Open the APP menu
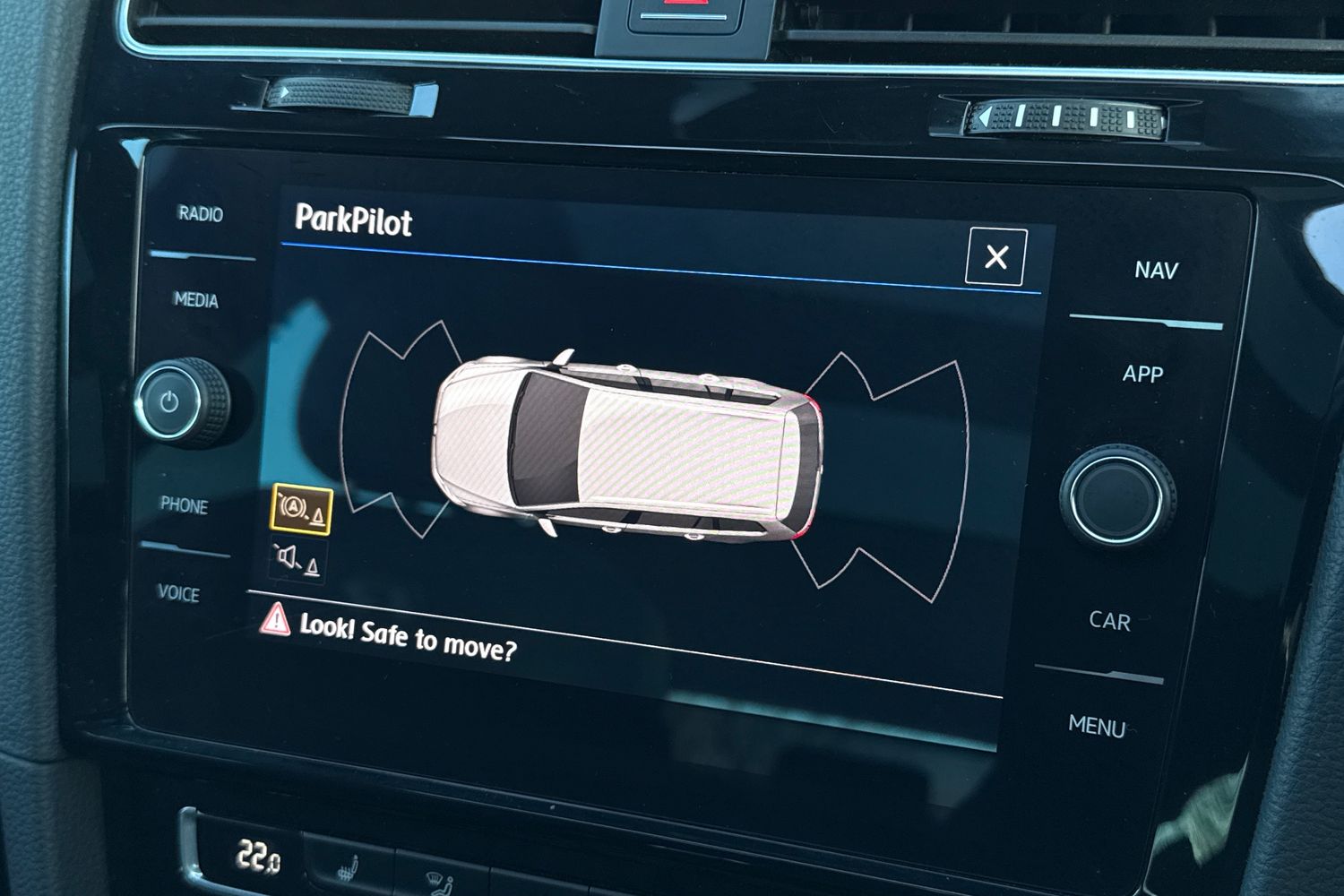The width and height of the screenshot is (1344, 896). point(1143,374)
